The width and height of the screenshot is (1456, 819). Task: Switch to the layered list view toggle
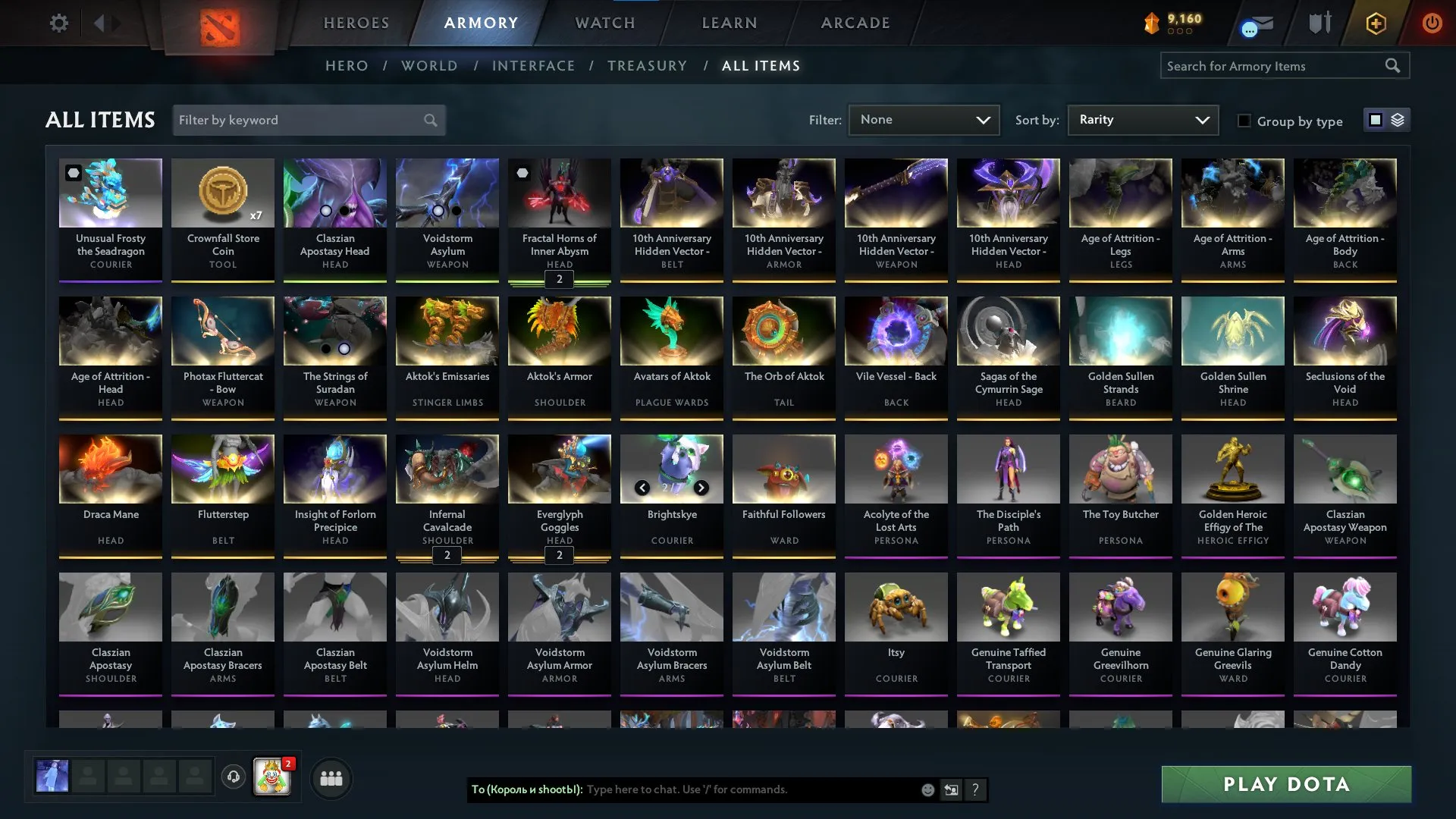coord(1397,119)
